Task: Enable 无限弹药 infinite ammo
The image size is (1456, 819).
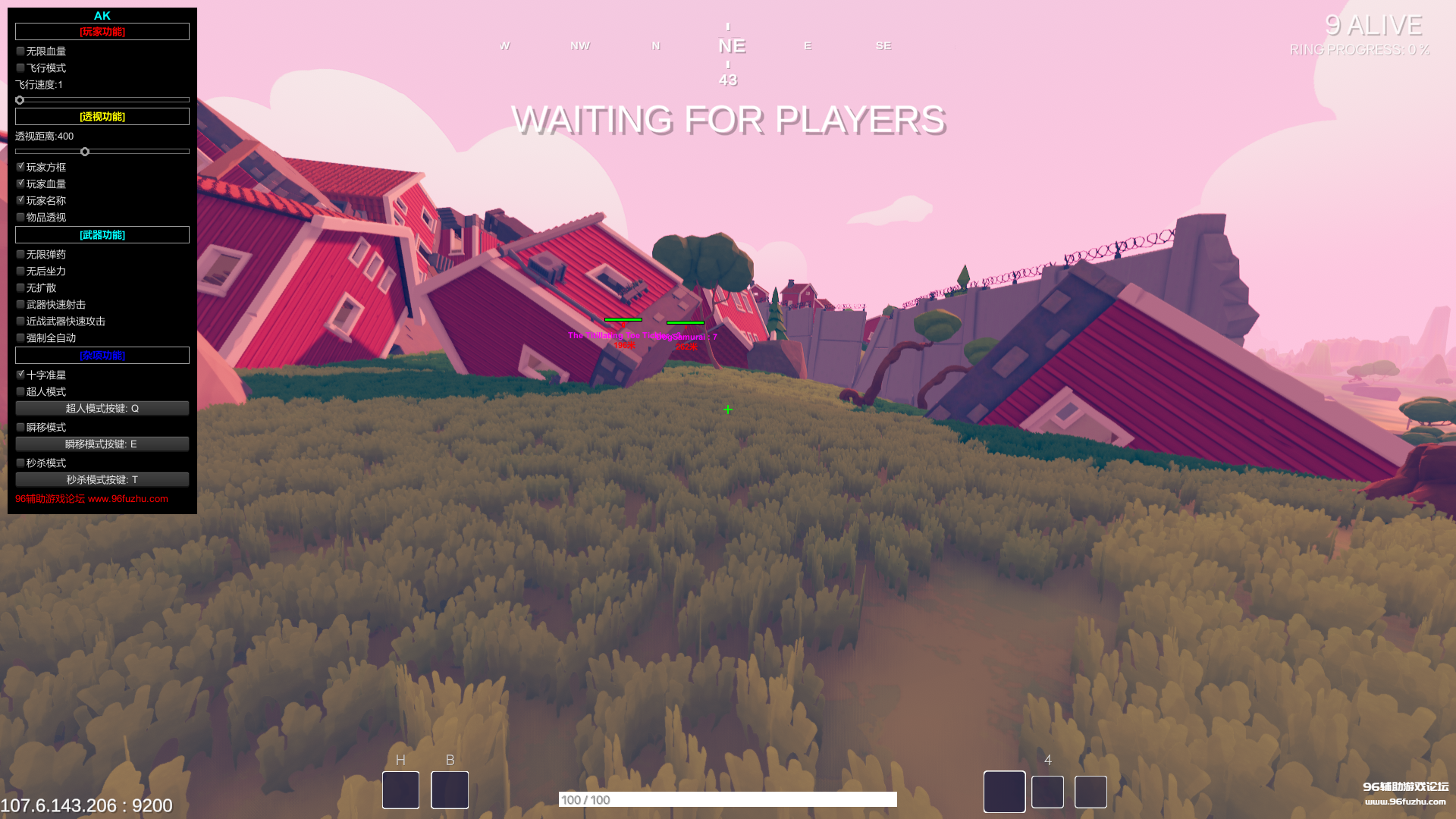Action: click(x=20, y=254)
